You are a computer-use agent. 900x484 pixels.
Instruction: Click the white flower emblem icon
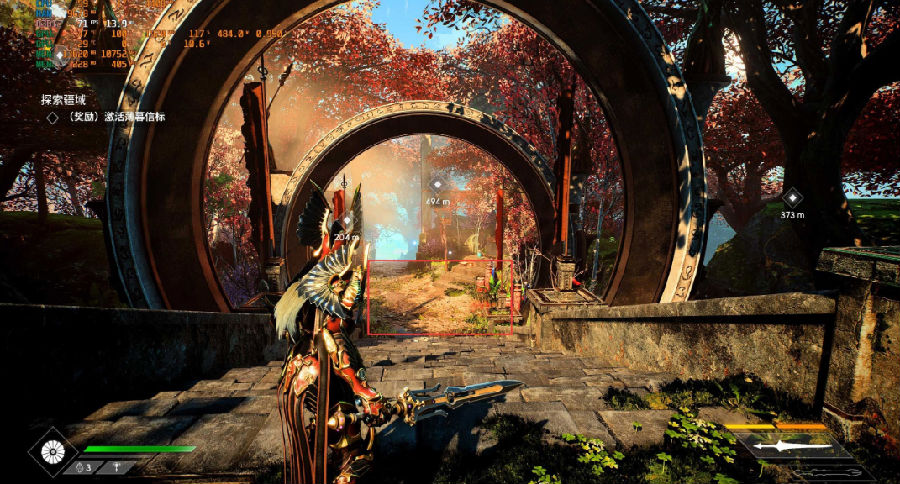tap(54, 450)
